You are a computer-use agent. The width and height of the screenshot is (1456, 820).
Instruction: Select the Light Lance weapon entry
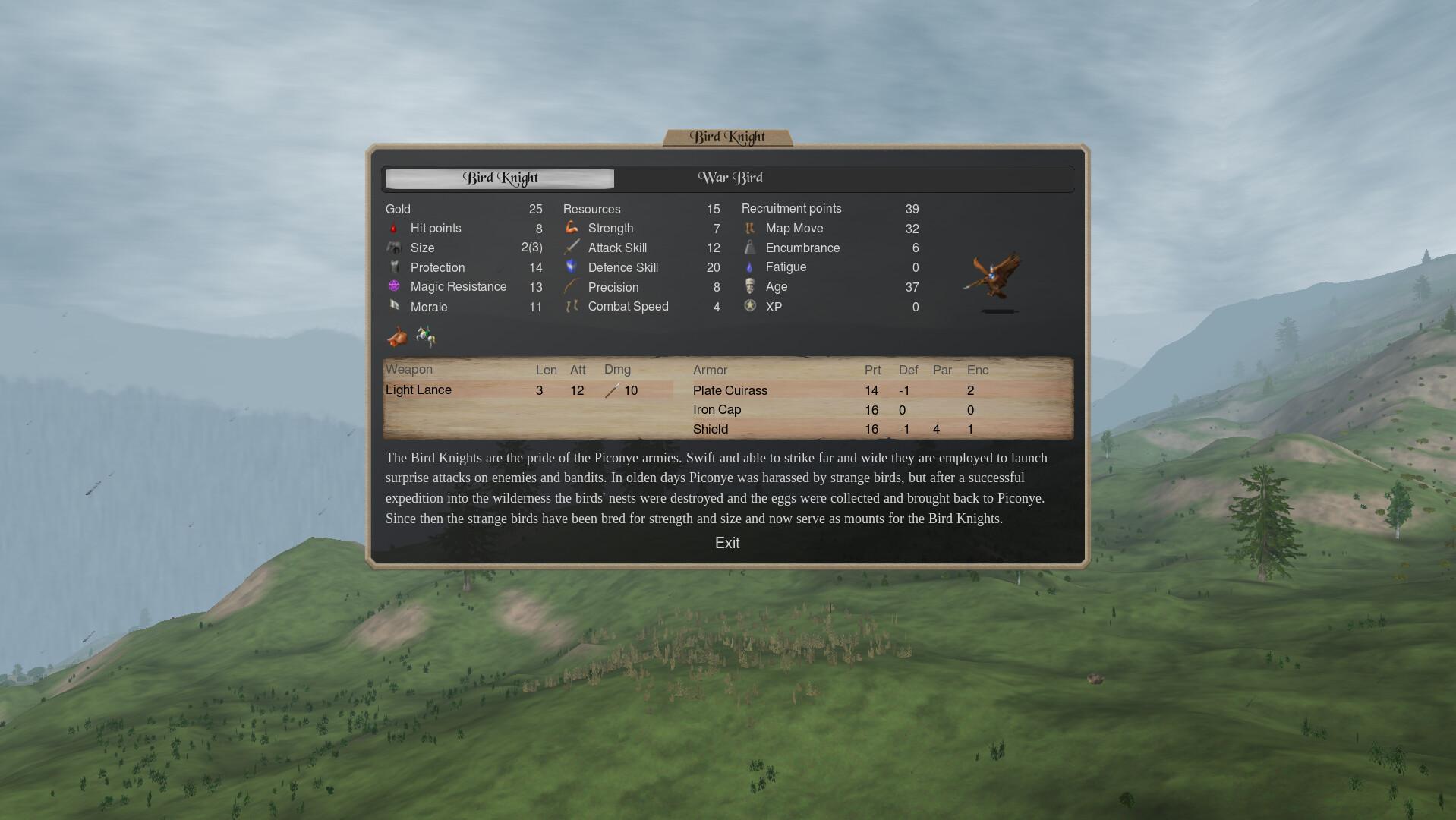tap(418, 389)
